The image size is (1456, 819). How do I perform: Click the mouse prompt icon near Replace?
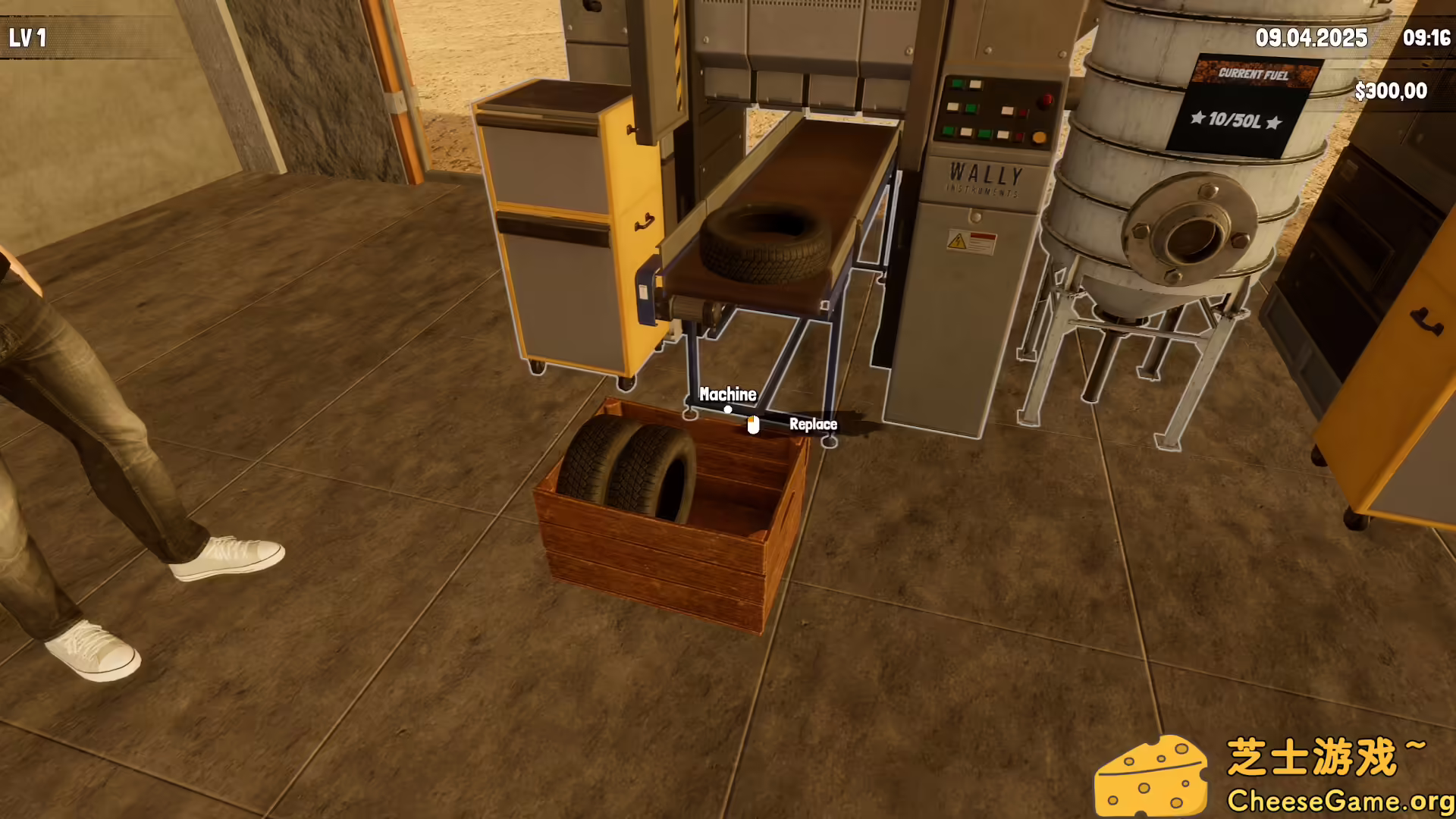tap(753, 425)
